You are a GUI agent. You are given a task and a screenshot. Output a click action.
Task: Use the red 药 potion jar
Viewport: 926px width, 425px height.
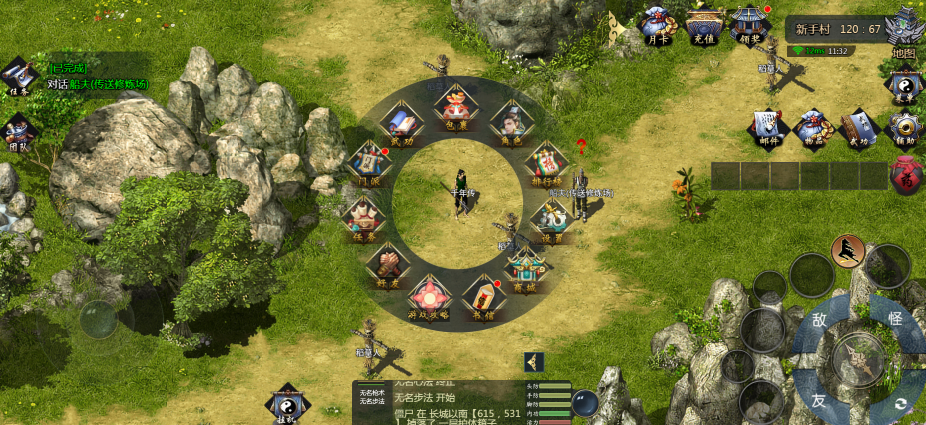click(x=906, y=176)
